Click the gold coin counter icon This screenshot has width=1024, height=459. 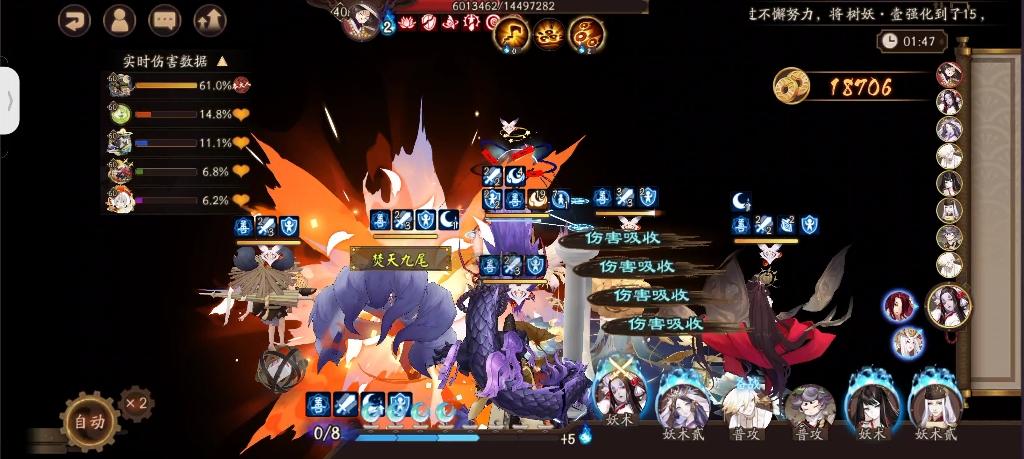792,86
